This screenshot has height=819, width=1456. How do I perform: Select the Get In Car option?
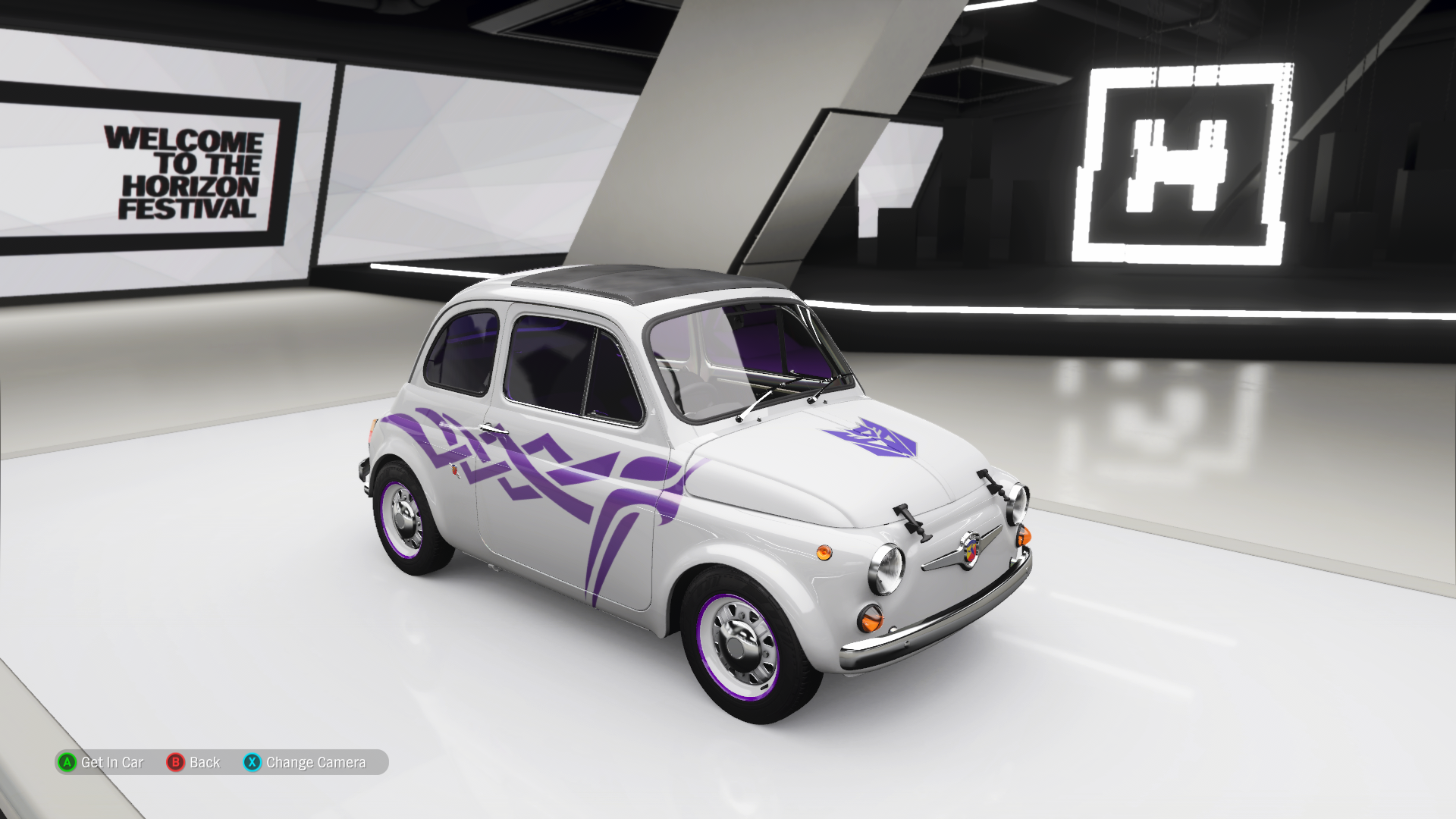coord(100,762)
